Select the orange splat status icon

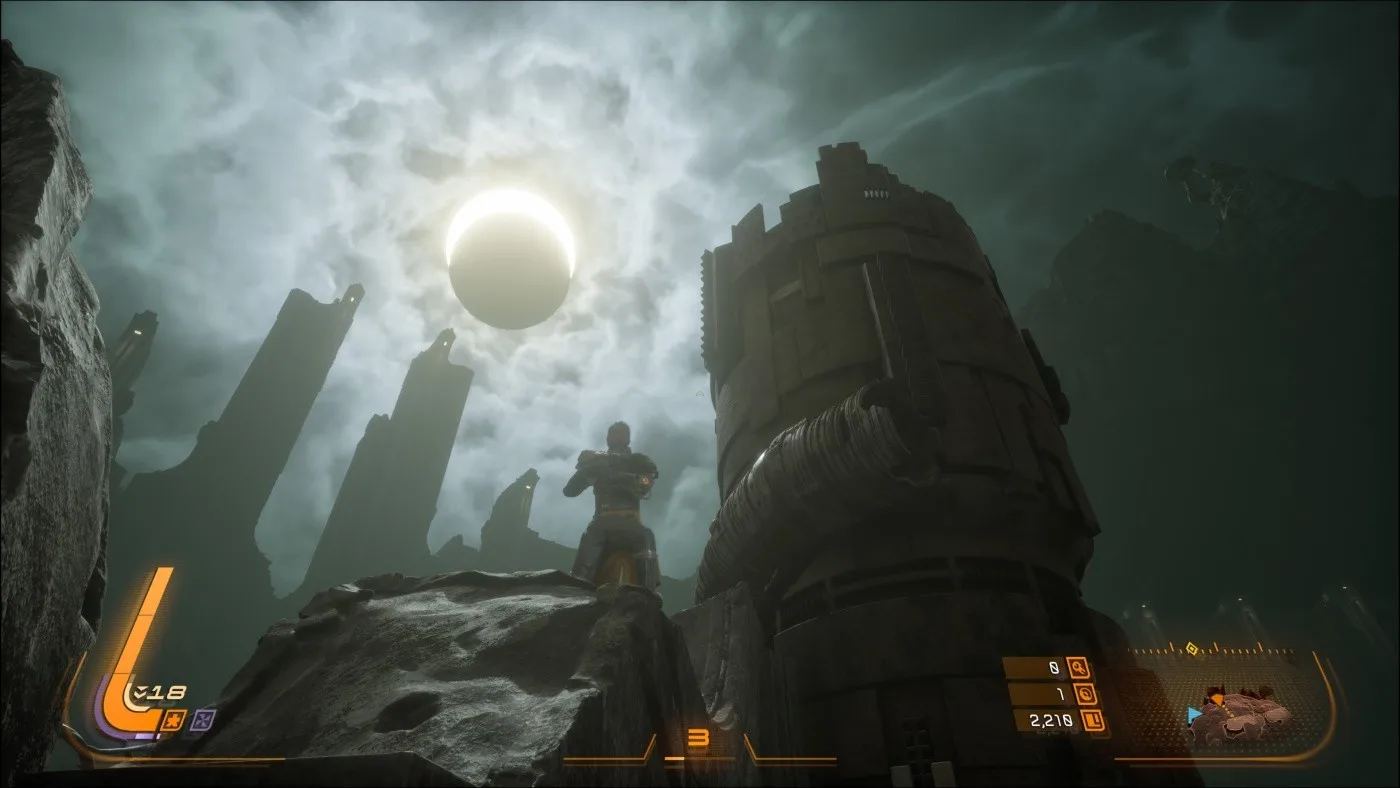click(173, 719)
